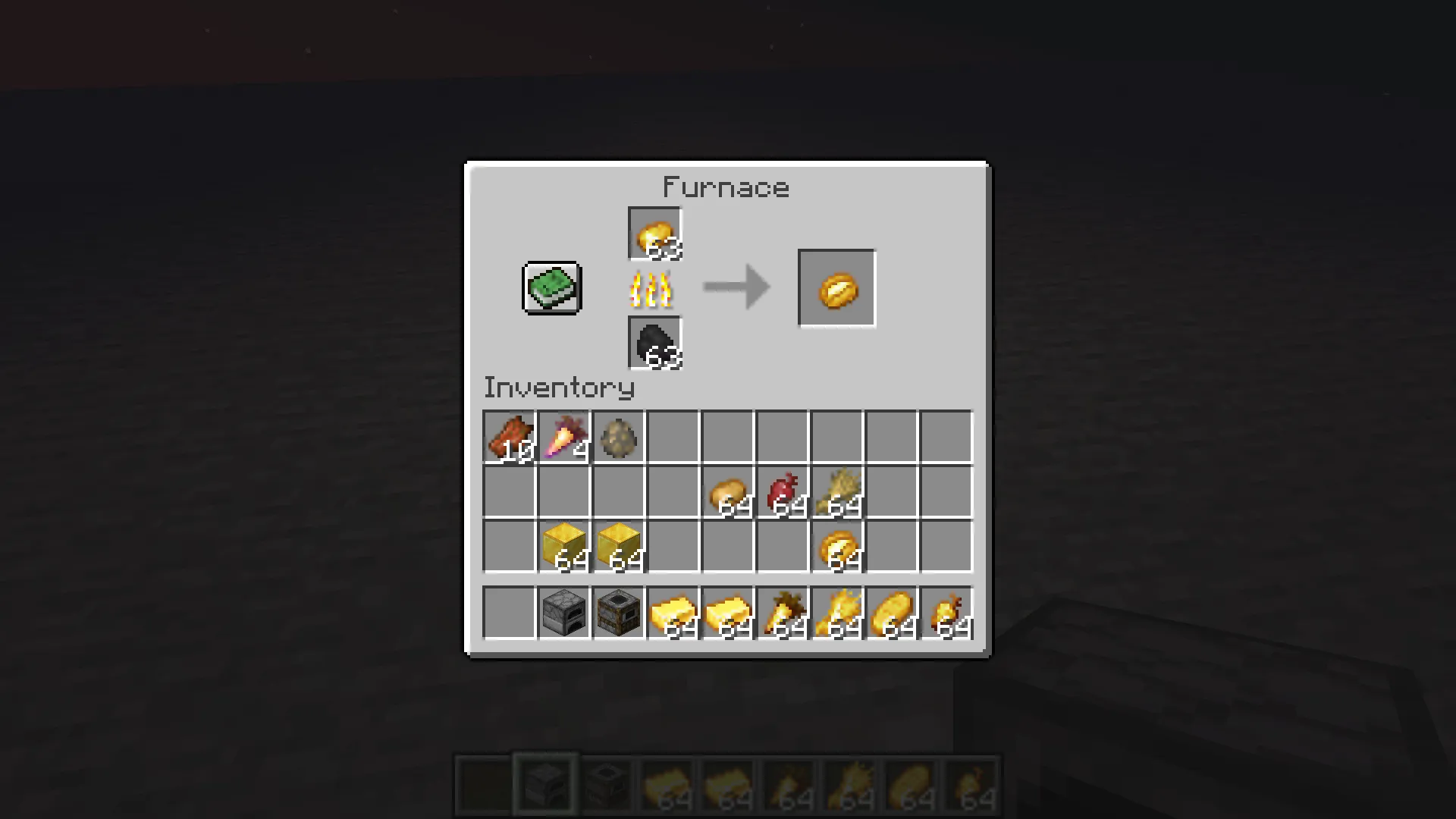The height and width of the screenshot is (819, 1456).
Task: Pick up a gold ingot stack from the hotbar
Action: [673, 613]
